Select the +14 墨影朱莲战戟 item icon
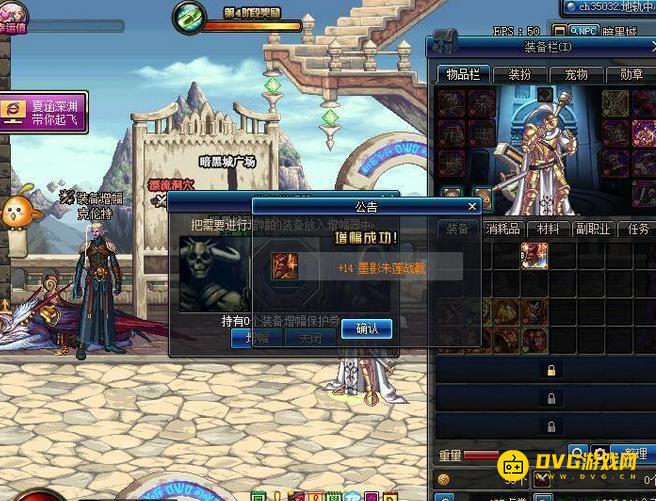657x501 pixels. pyautogui.click(x=285, y=266)
